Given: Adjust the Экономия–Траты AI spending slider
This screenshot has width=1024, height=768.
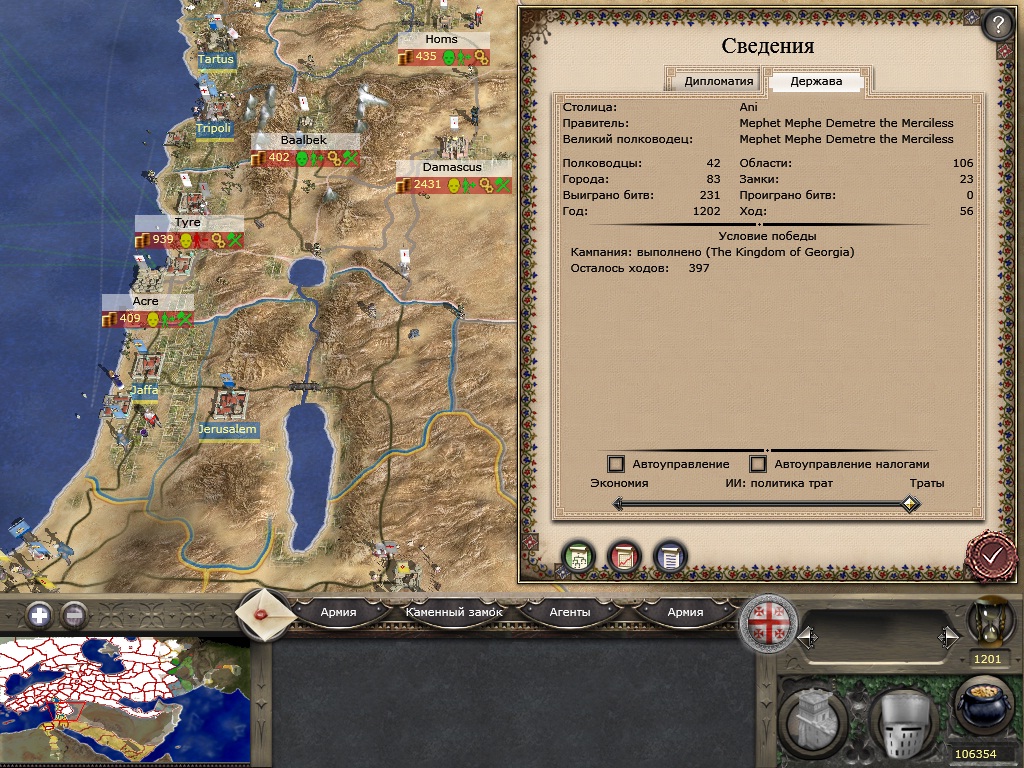Looking at the screenshot, I should pos(909,505).
